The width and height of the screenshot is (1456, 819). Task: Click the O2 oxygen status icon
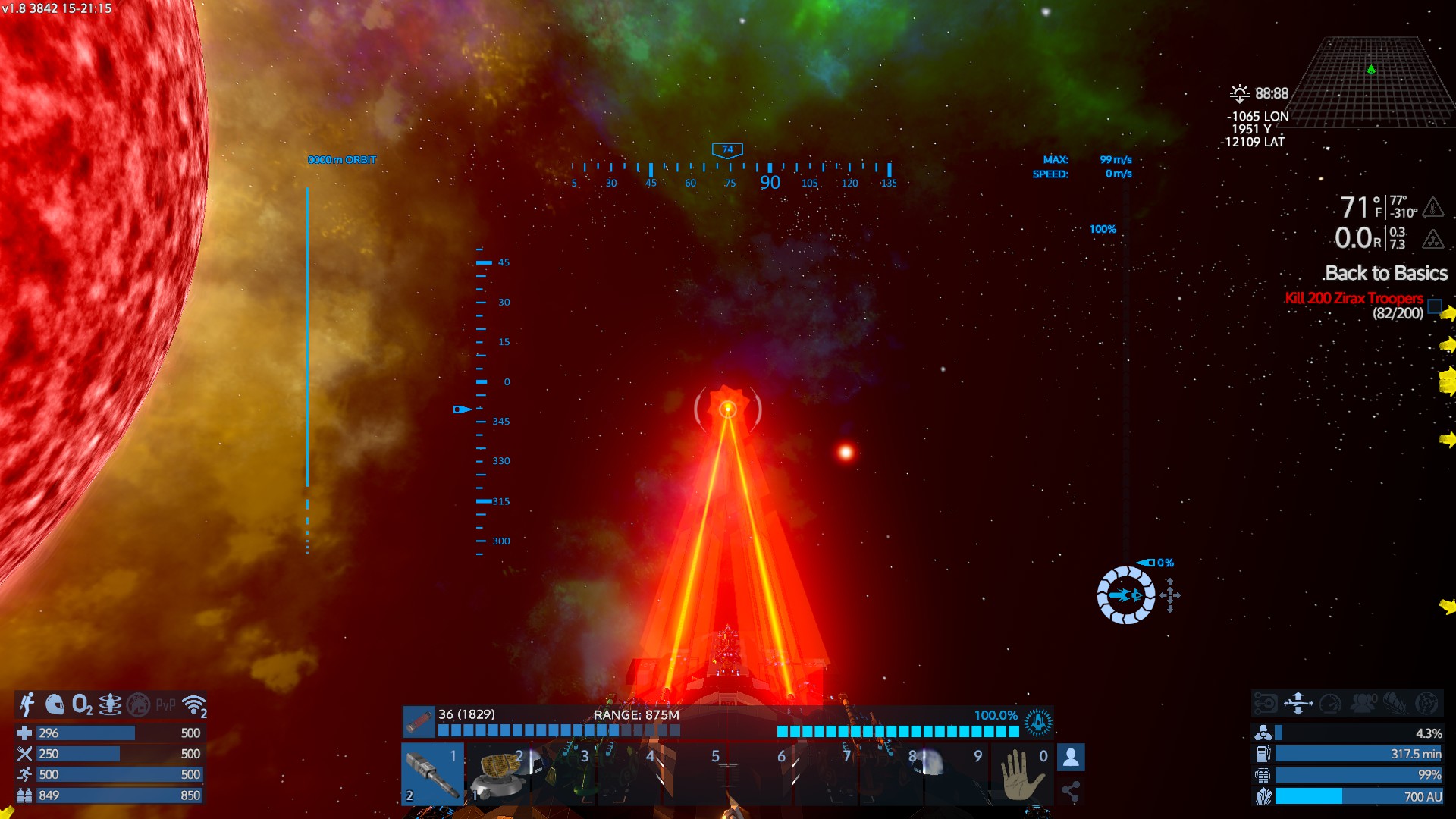pos(82,705)
